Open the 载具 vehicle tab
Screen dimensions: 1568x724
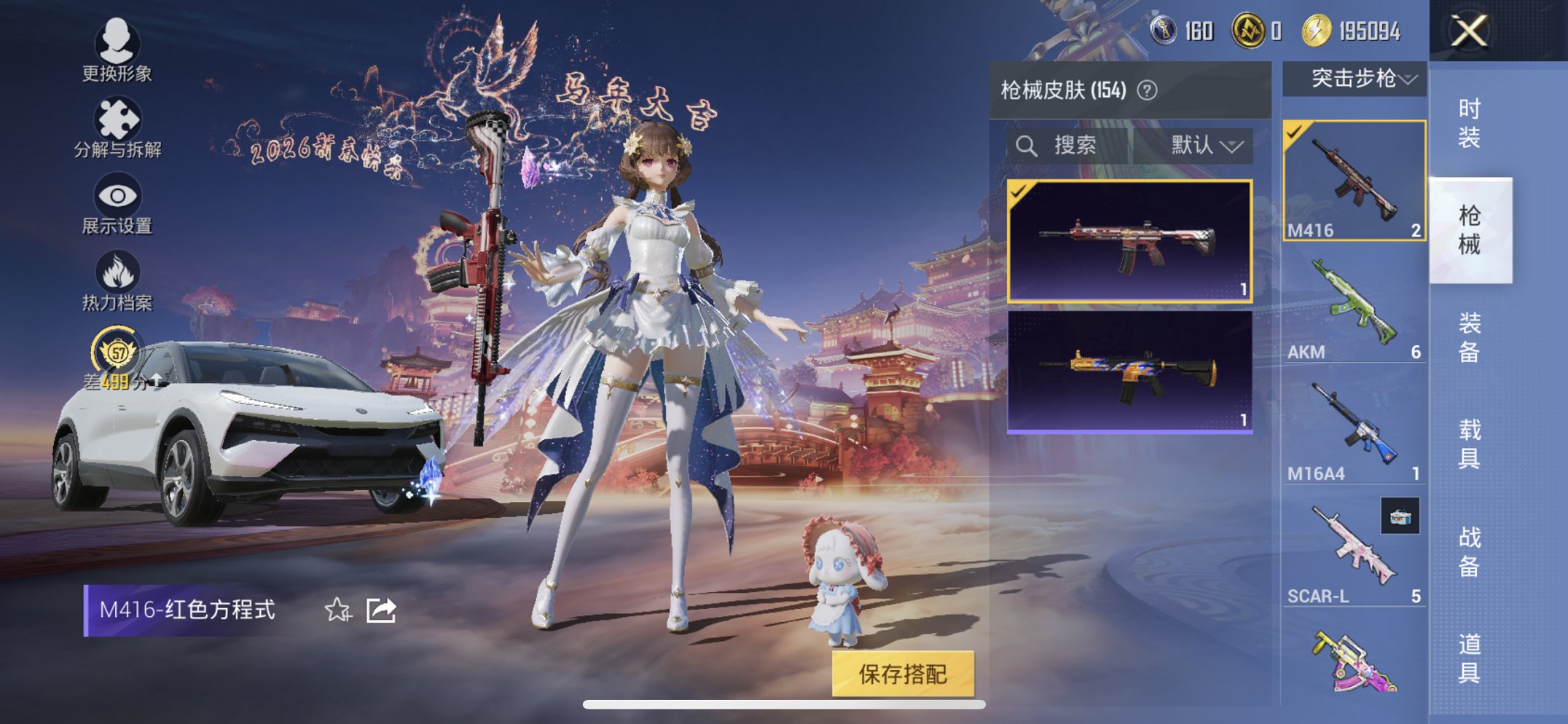[1471, 442]
